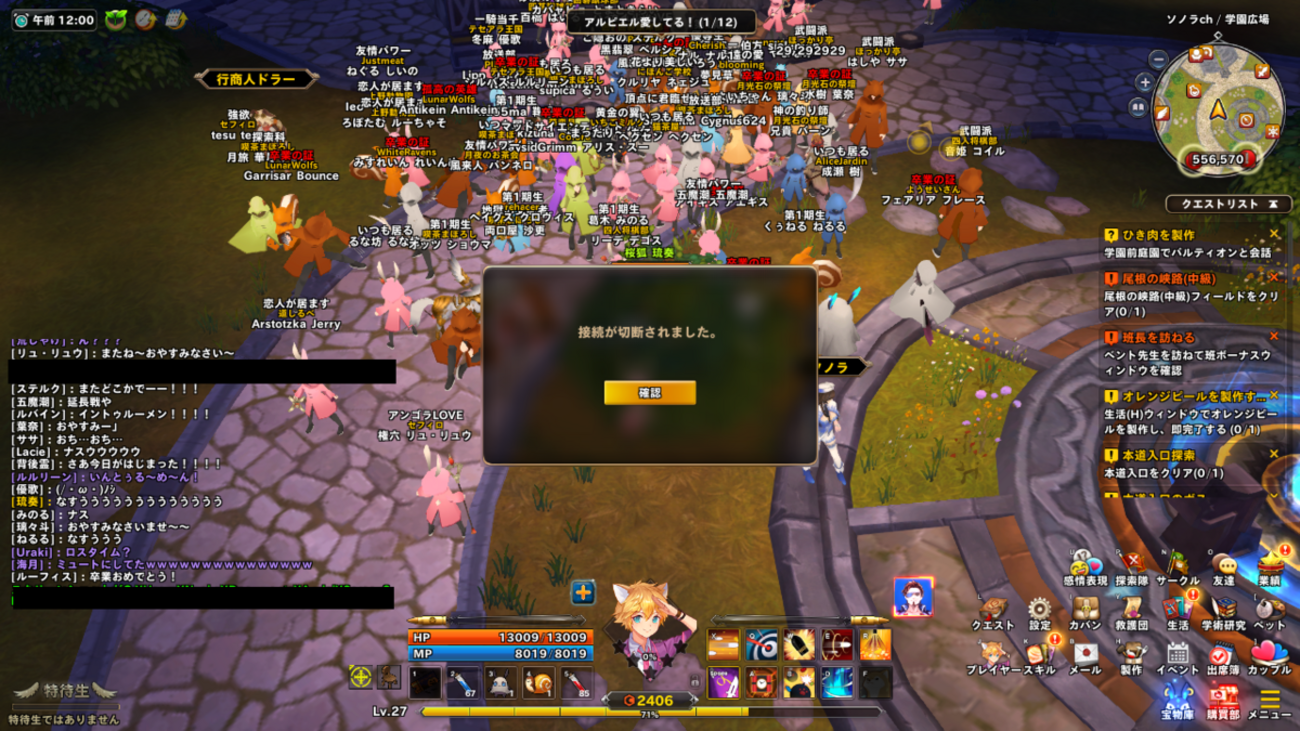The width and height of the screenshot is (1300, 731).
Task: Collapse the クエストリスト quest list header
Action: [x=1273, y=204]
